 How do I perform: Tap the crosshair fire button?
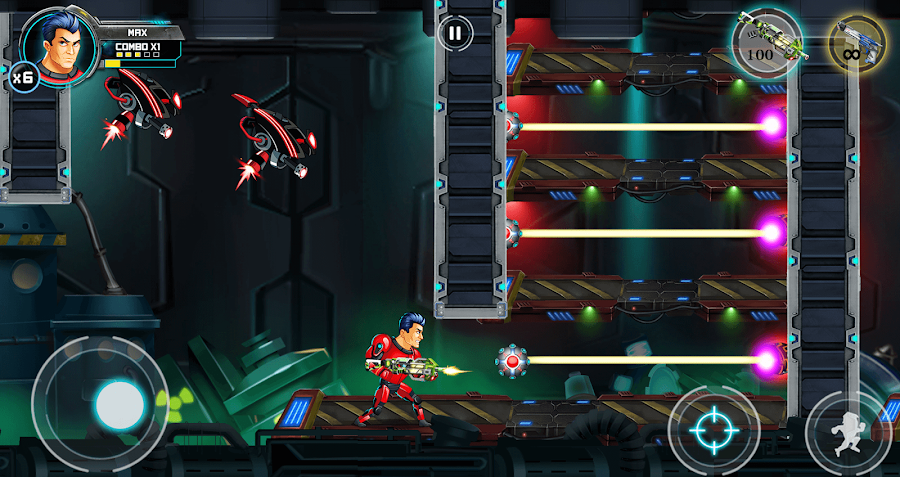pyautogui.click(x=714, y=431)
